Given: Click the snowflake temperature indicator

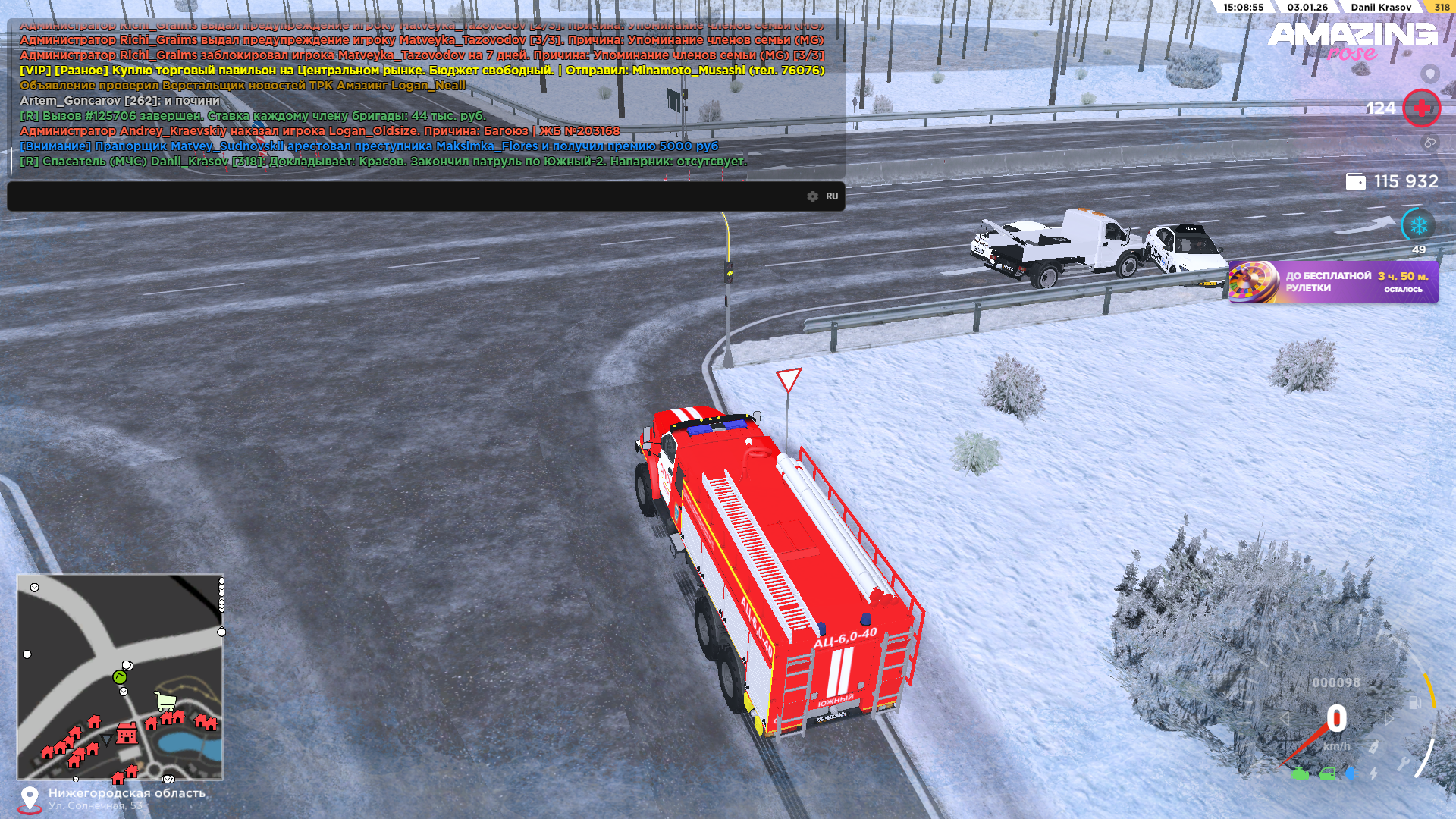Looking at the screenshot, I should [x=1418, y=225].
